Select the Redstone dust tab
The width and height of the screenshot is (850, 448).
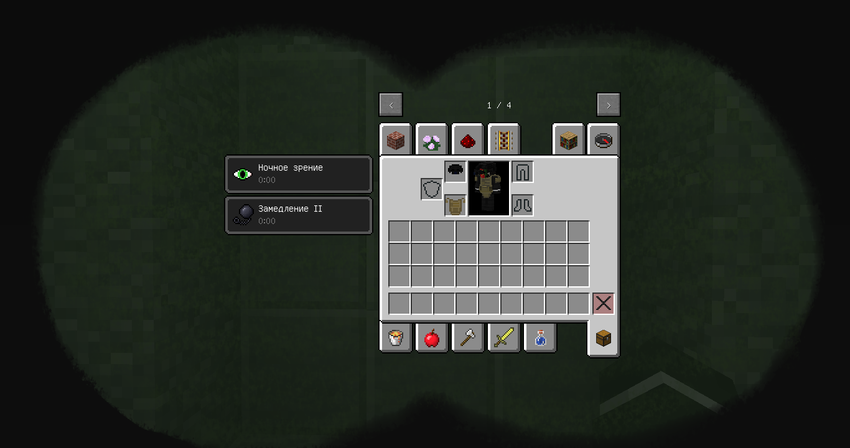(468, 140)
